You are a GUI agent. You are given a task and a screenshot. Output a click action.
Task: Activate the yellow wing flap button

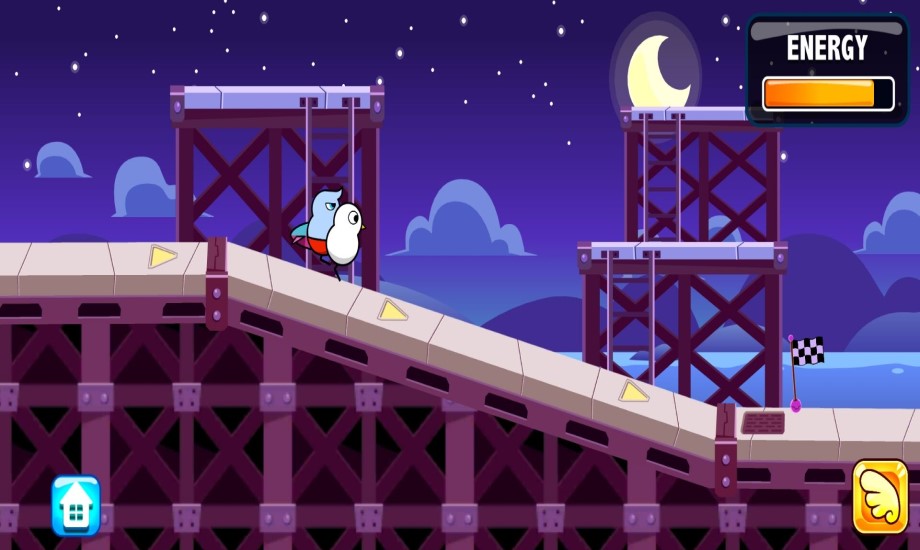point(880,497)
